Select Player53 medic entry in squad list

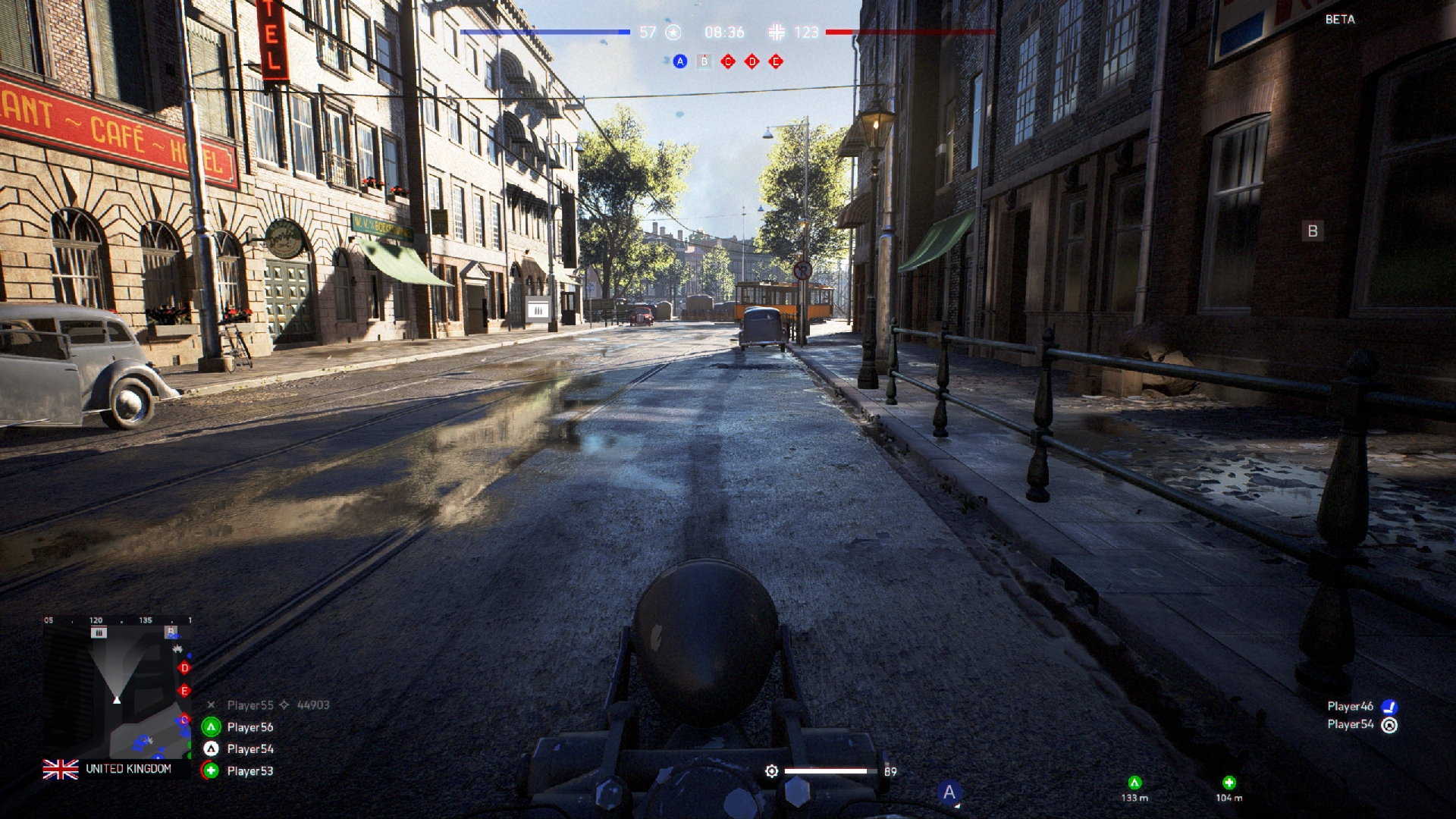tap(249, 771)
